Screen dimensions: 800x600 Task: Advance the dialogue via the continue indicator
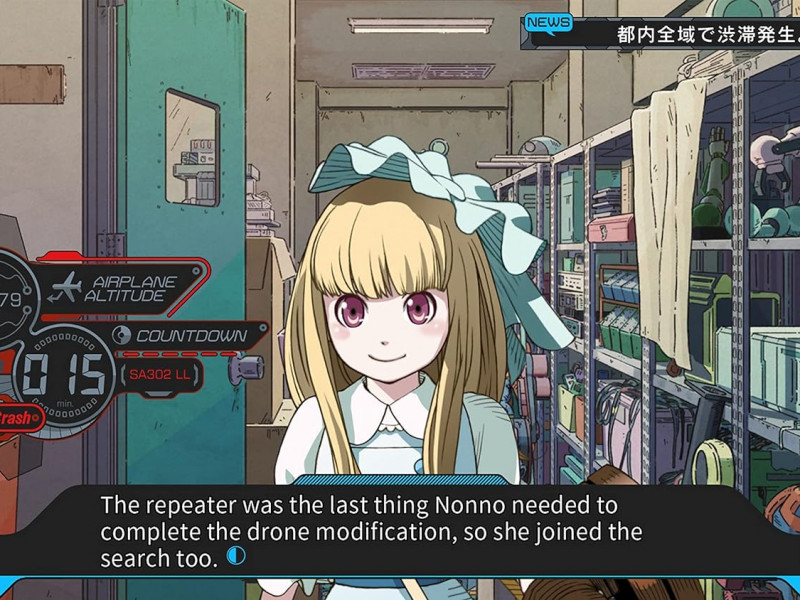pyautogui.click(x=235, y=556)
